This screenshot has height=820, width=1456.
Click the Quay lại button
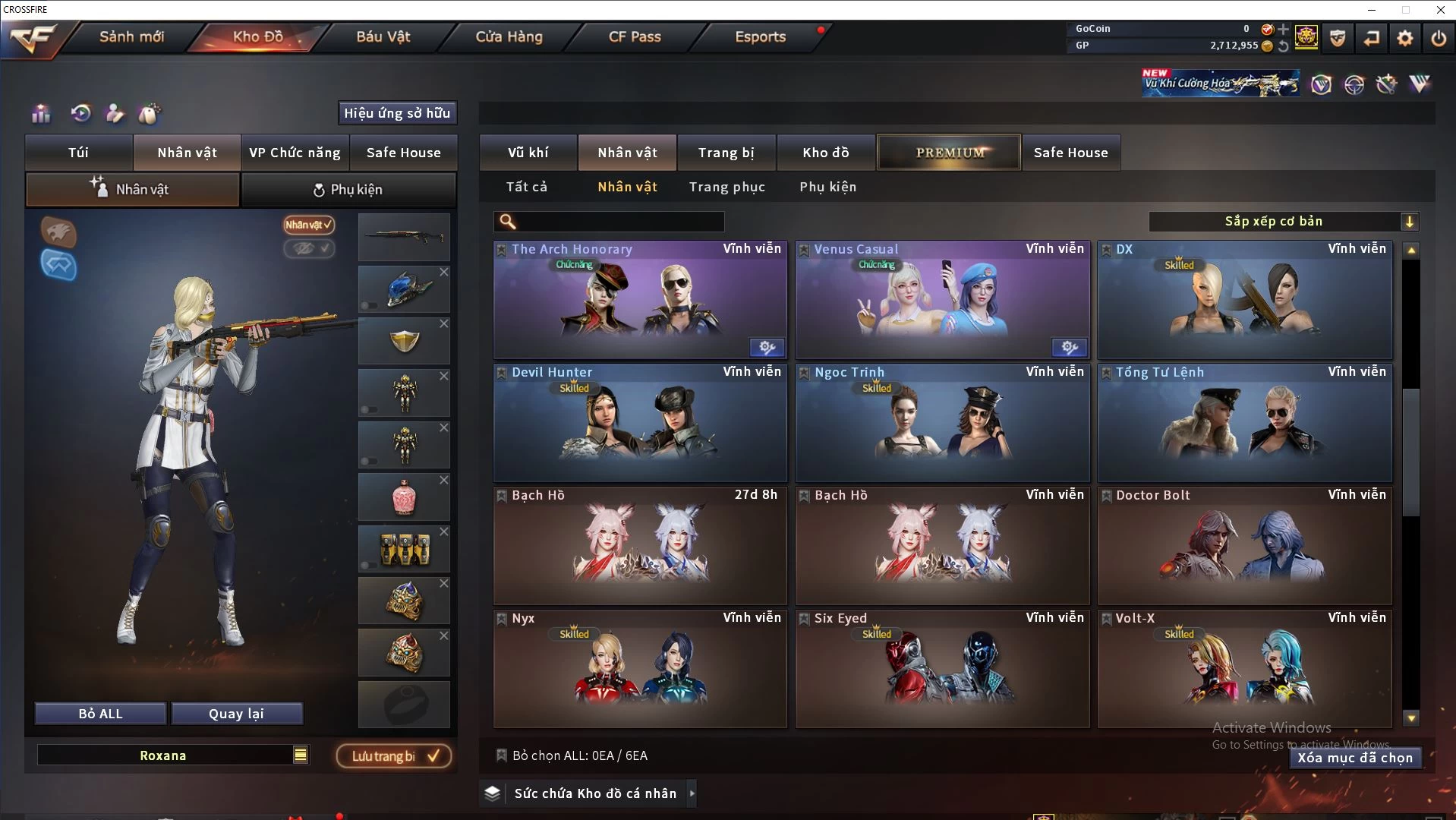[236, 714]
